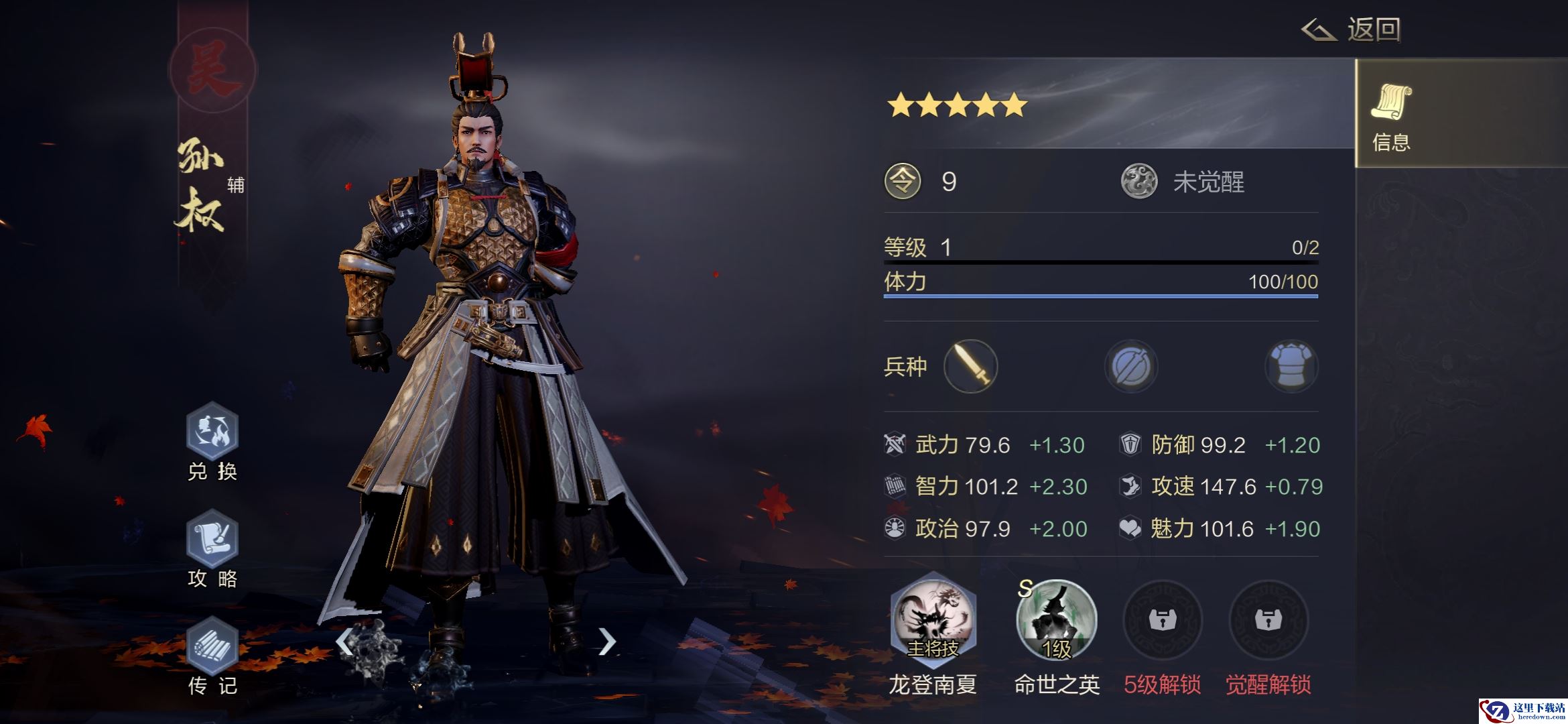The height and width of the screenshot is (724, 1568).
Task: Go back using the 返回 button
Action: [x=1352, y=30]
